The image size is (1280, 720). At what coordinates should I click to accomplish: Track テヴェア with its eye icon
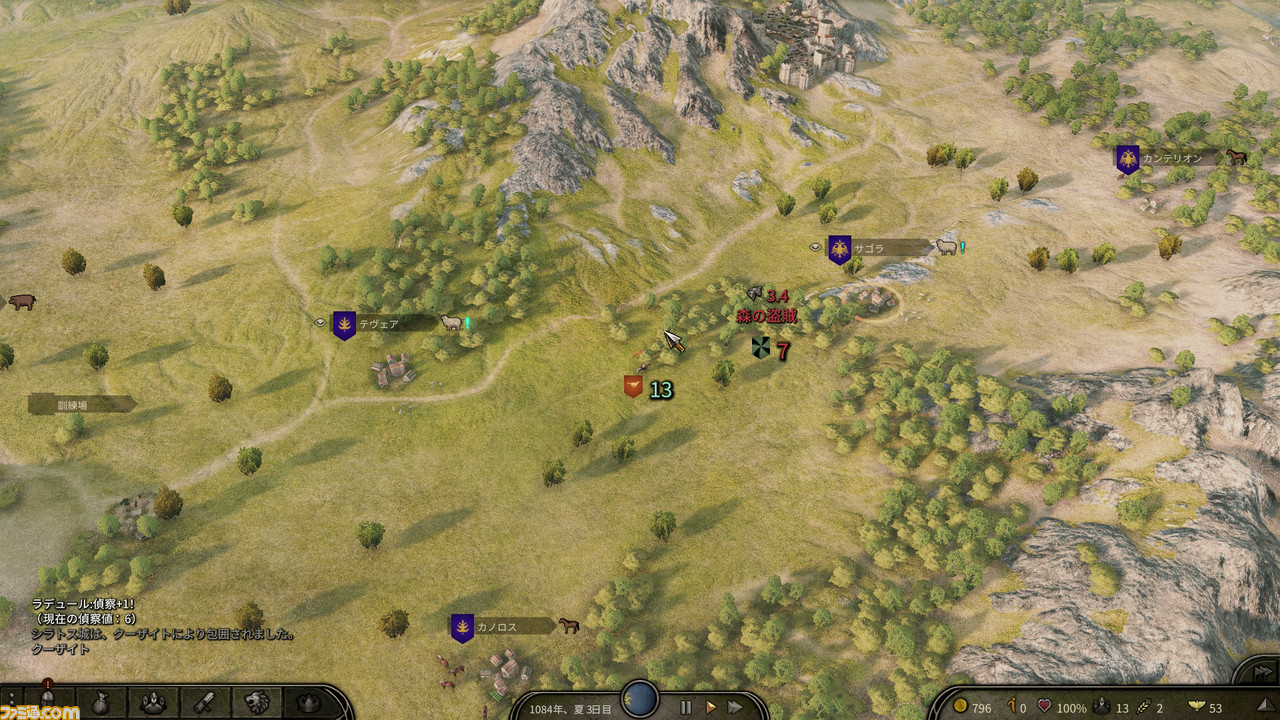click(x=320, y=323)
